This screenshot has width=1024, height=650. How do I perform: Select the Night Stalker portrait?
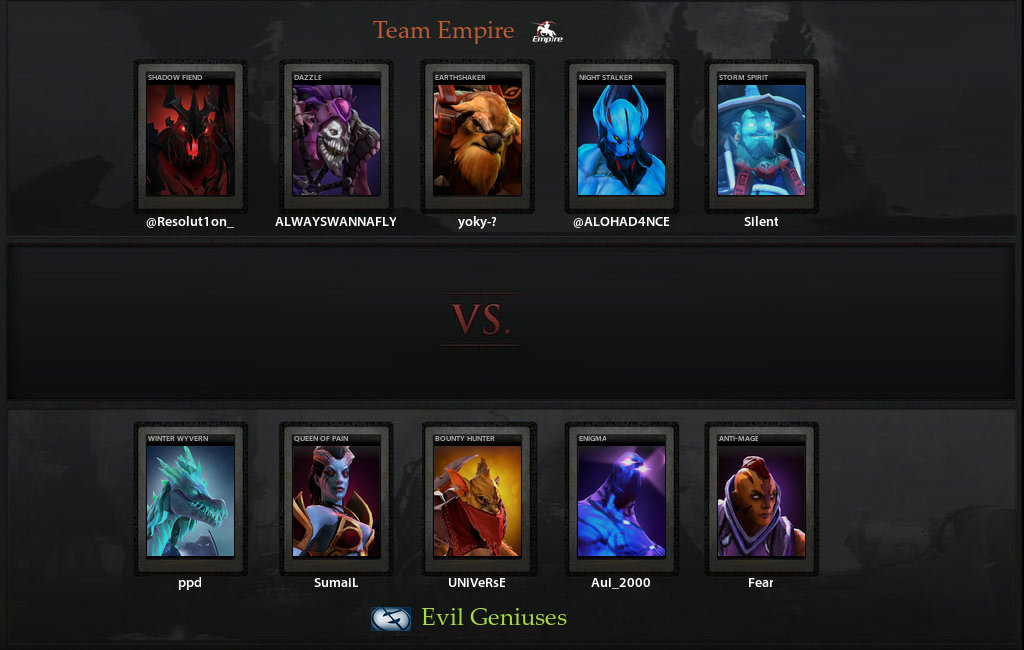pyautogui.click(x=621, y=138)
